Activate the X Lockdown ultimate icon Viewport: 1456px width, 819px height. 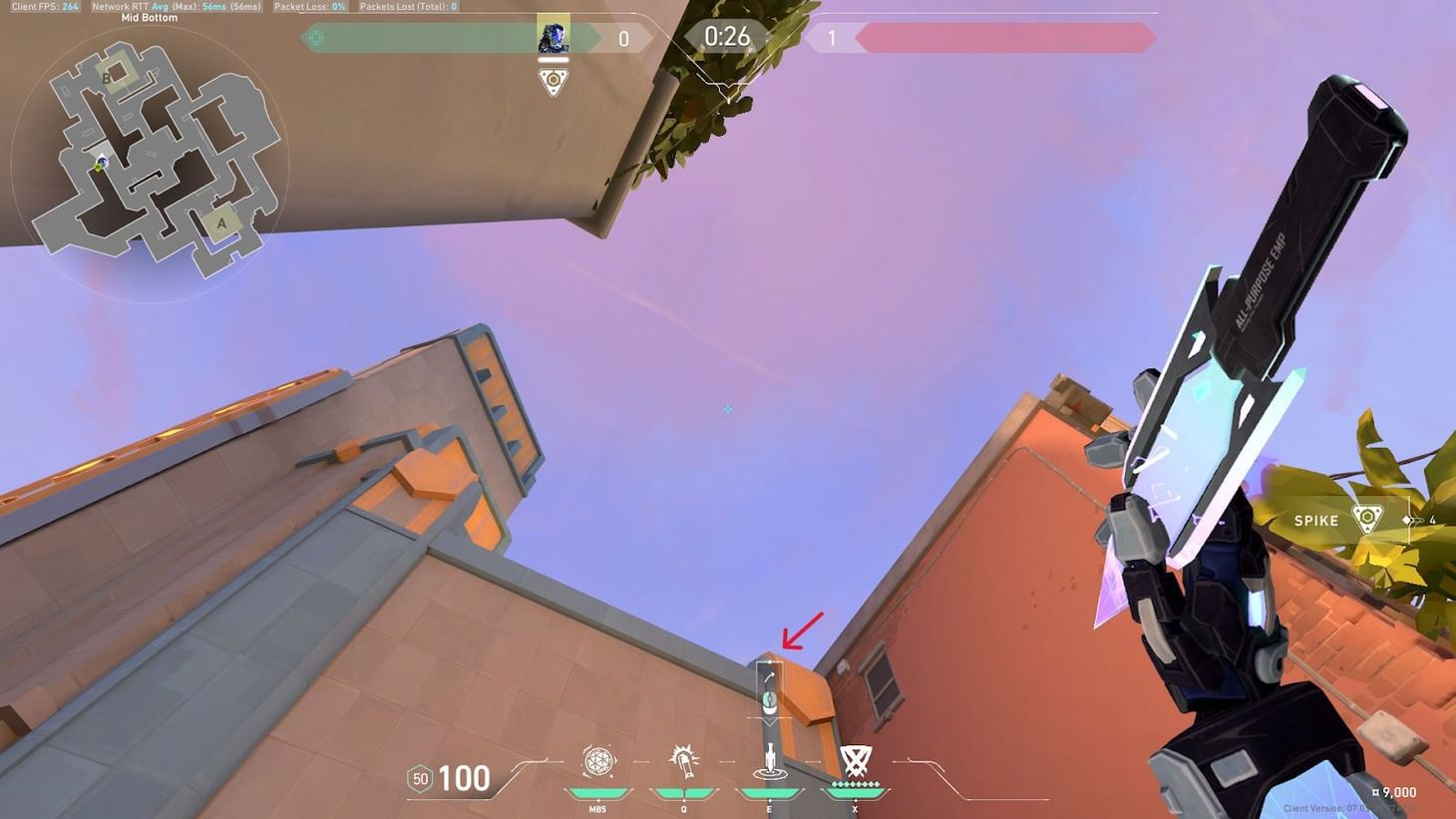pyautogui.click(x=854, y=760)
